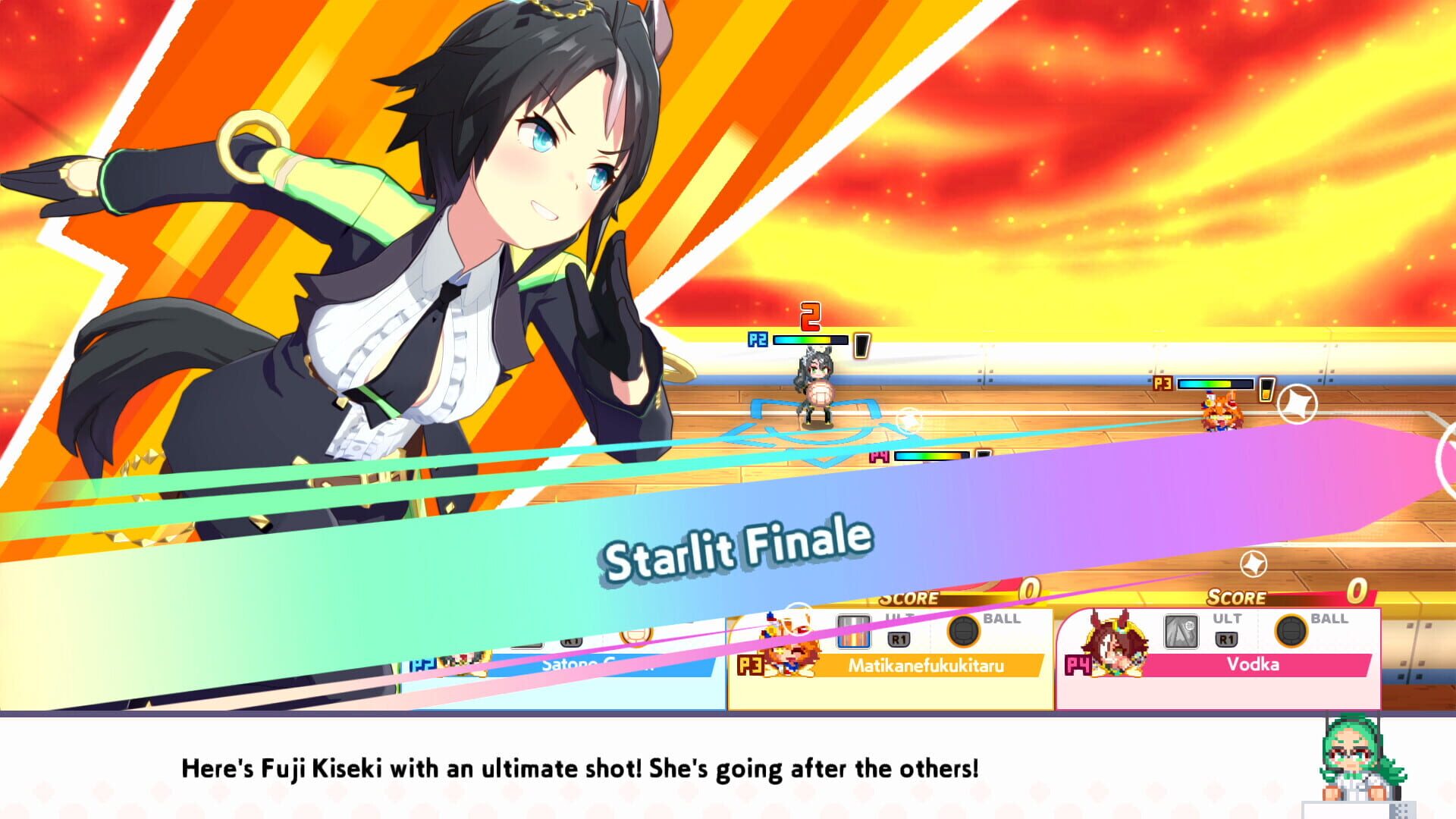This screenshot has height=819, width=1456.
Task: Click the R1 ultimate prompt in Vodka's panel
Action: pyautogui.click(x=1226, y=638)
